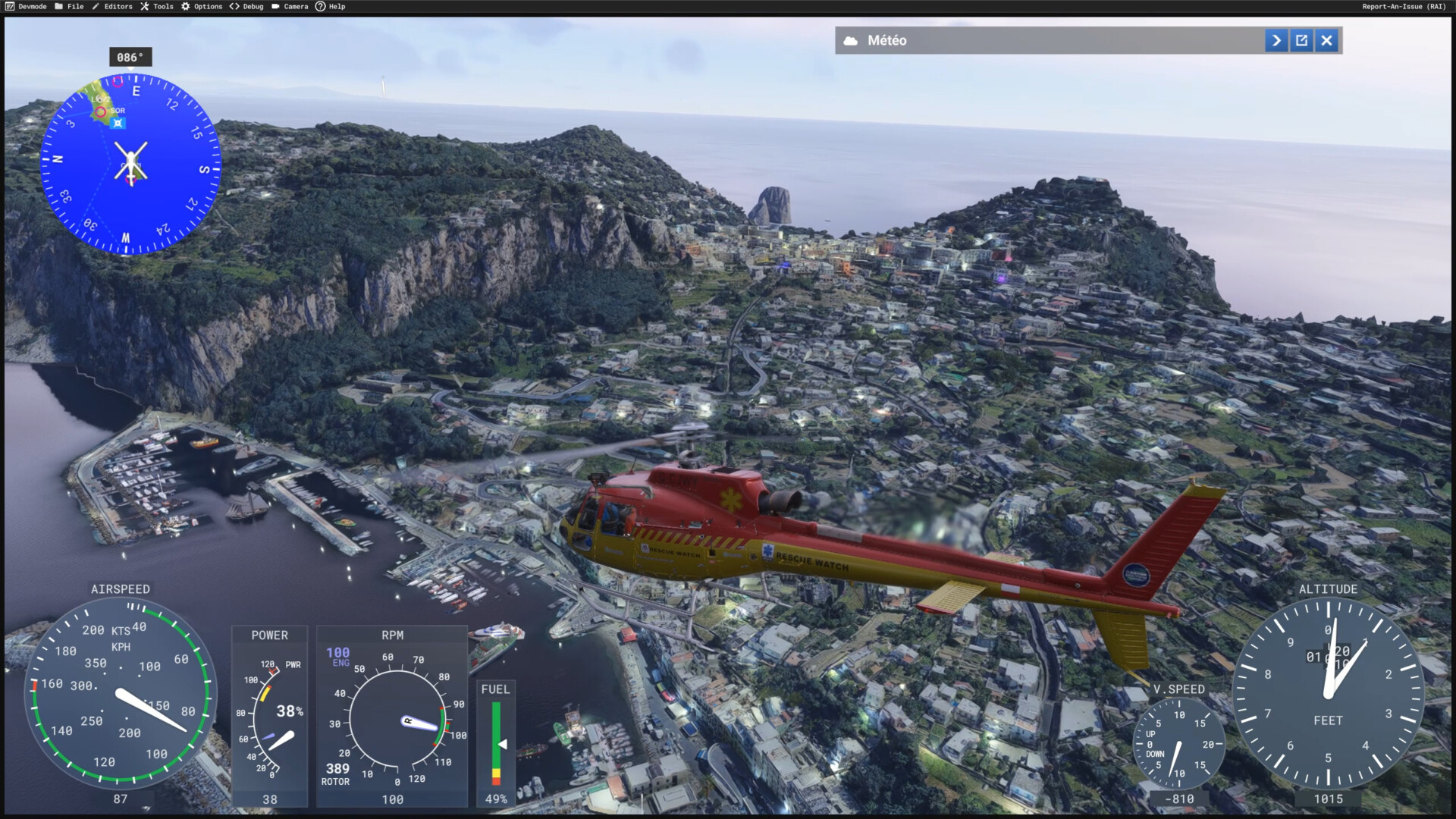
Task: Open the Tools menu
Action: 157,7
